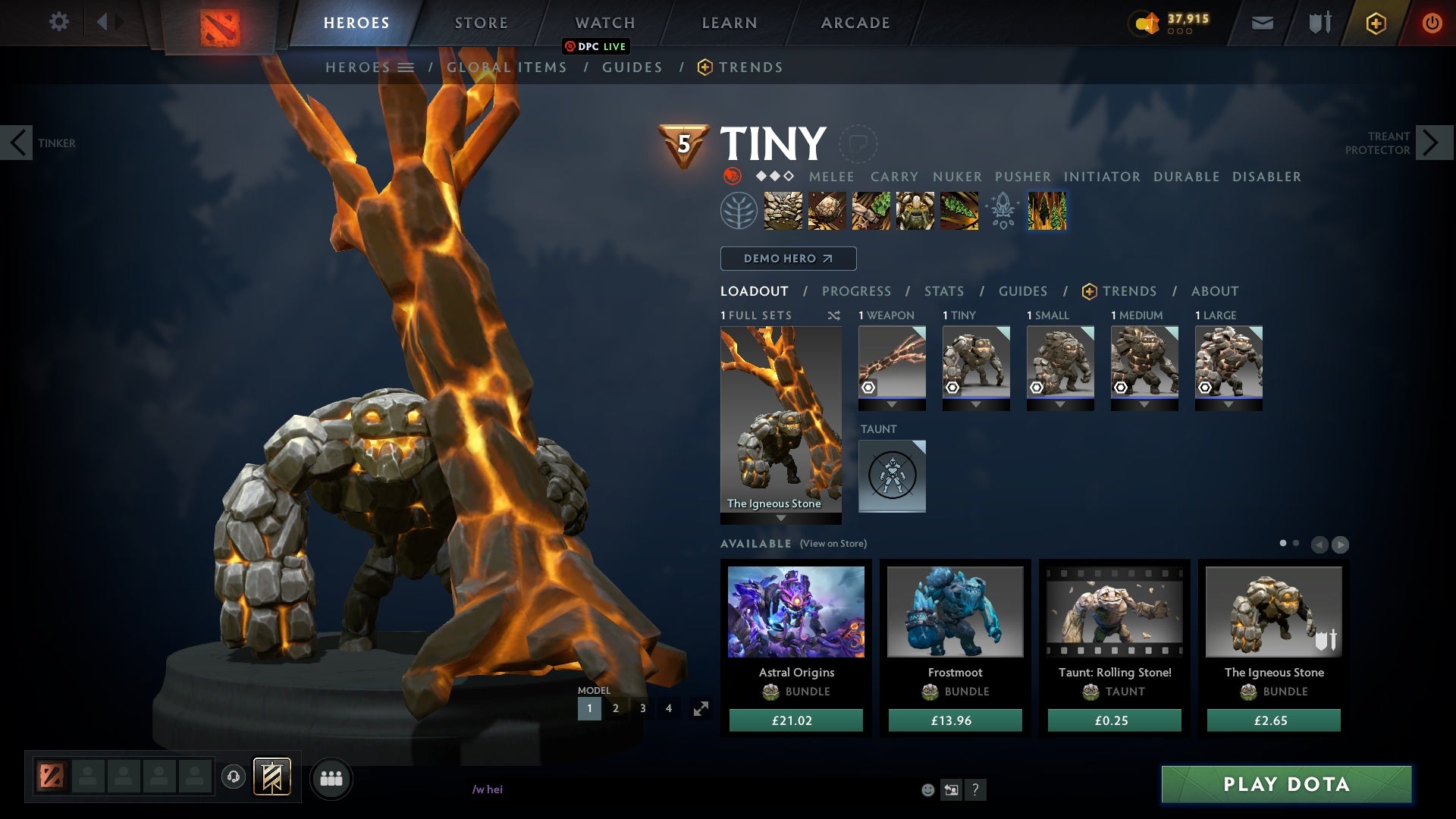Expand the Weapon slot dropdown arrow
Image resolution: width=1456 pixels, height=819 pixels.
(892, 405)
